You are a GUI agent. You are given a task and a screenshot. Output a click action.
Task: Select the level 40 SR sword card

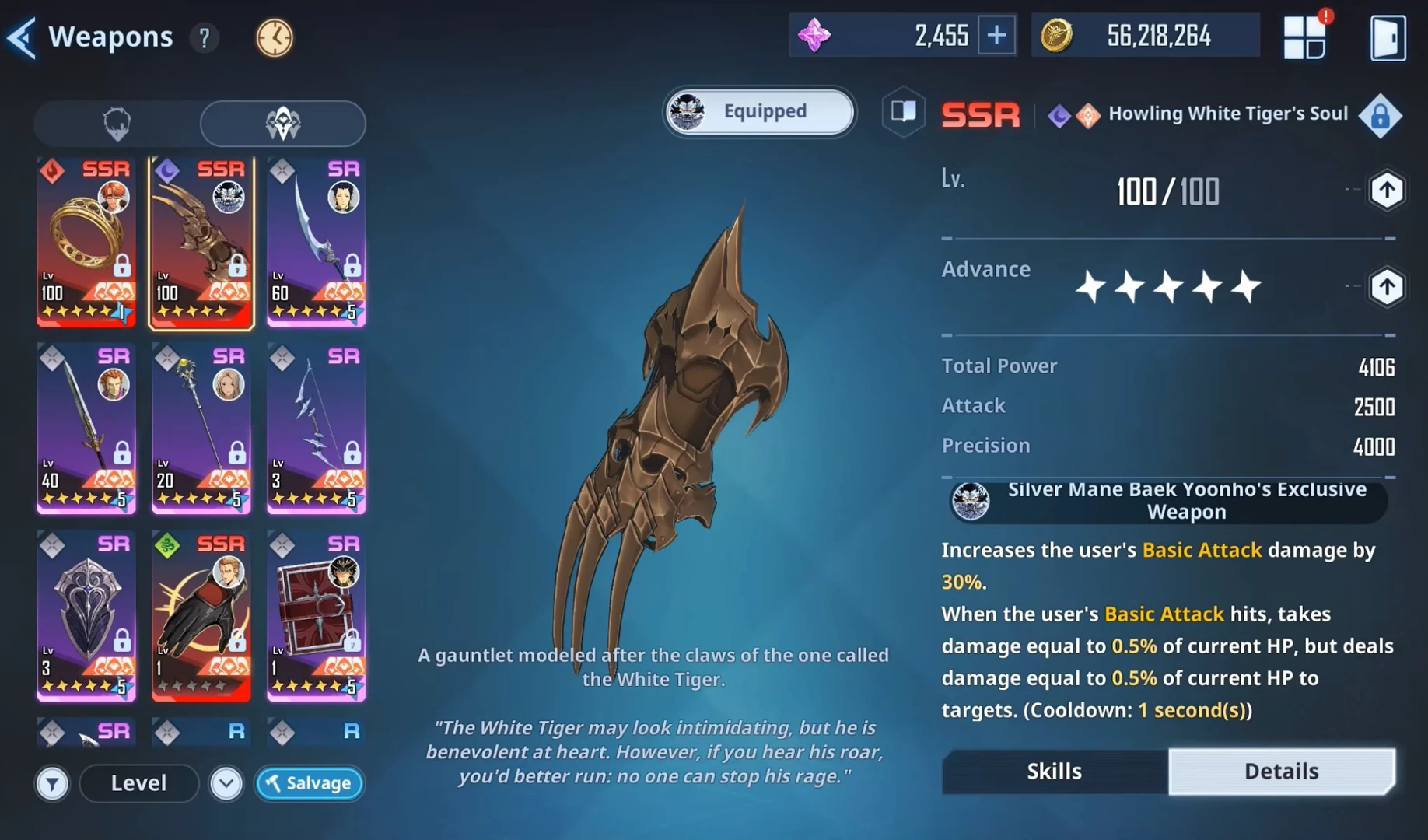coord(86,429)
